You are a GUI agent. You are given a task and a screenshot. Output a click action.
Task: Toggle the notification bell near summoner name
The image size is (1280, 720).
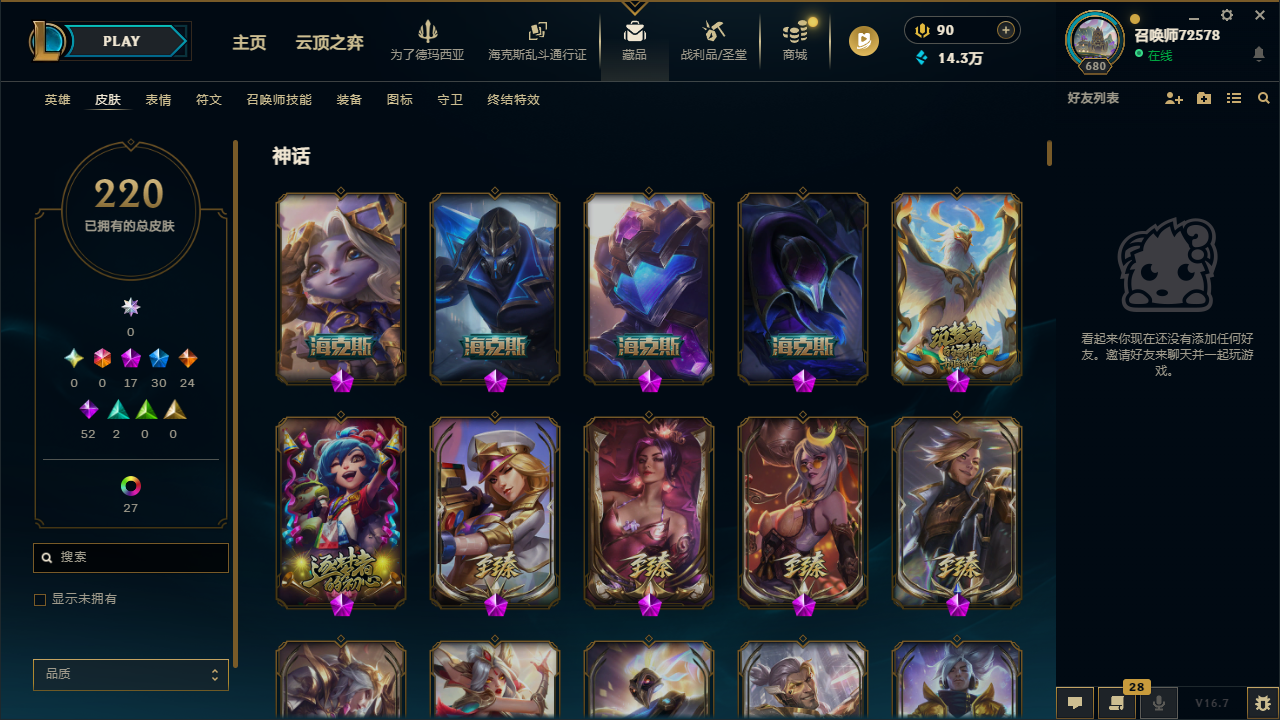pos(1259,54)
